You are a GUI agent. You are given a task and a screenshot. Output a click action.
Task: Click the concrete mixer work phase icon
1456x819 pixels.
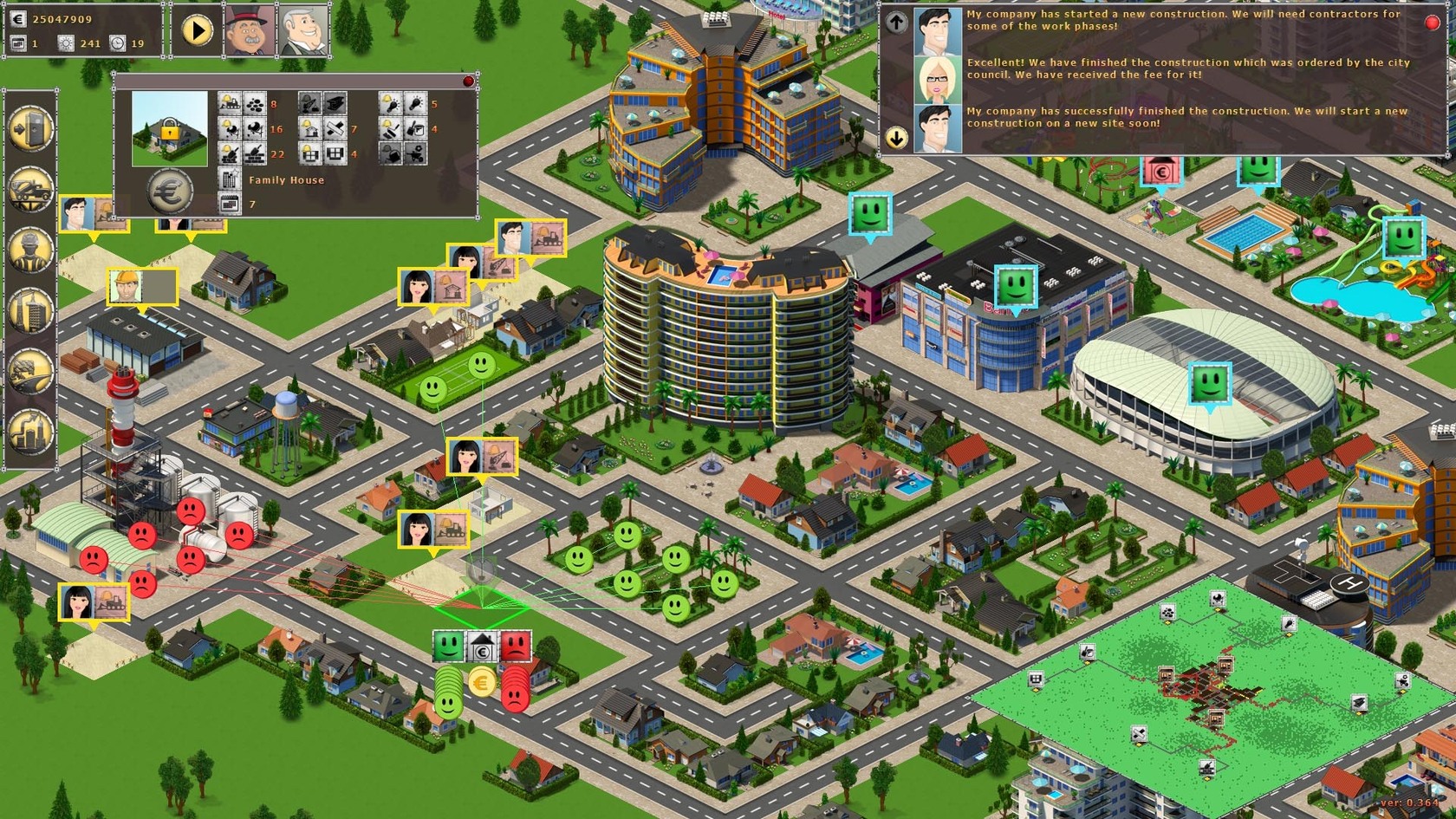coord(230,129)
